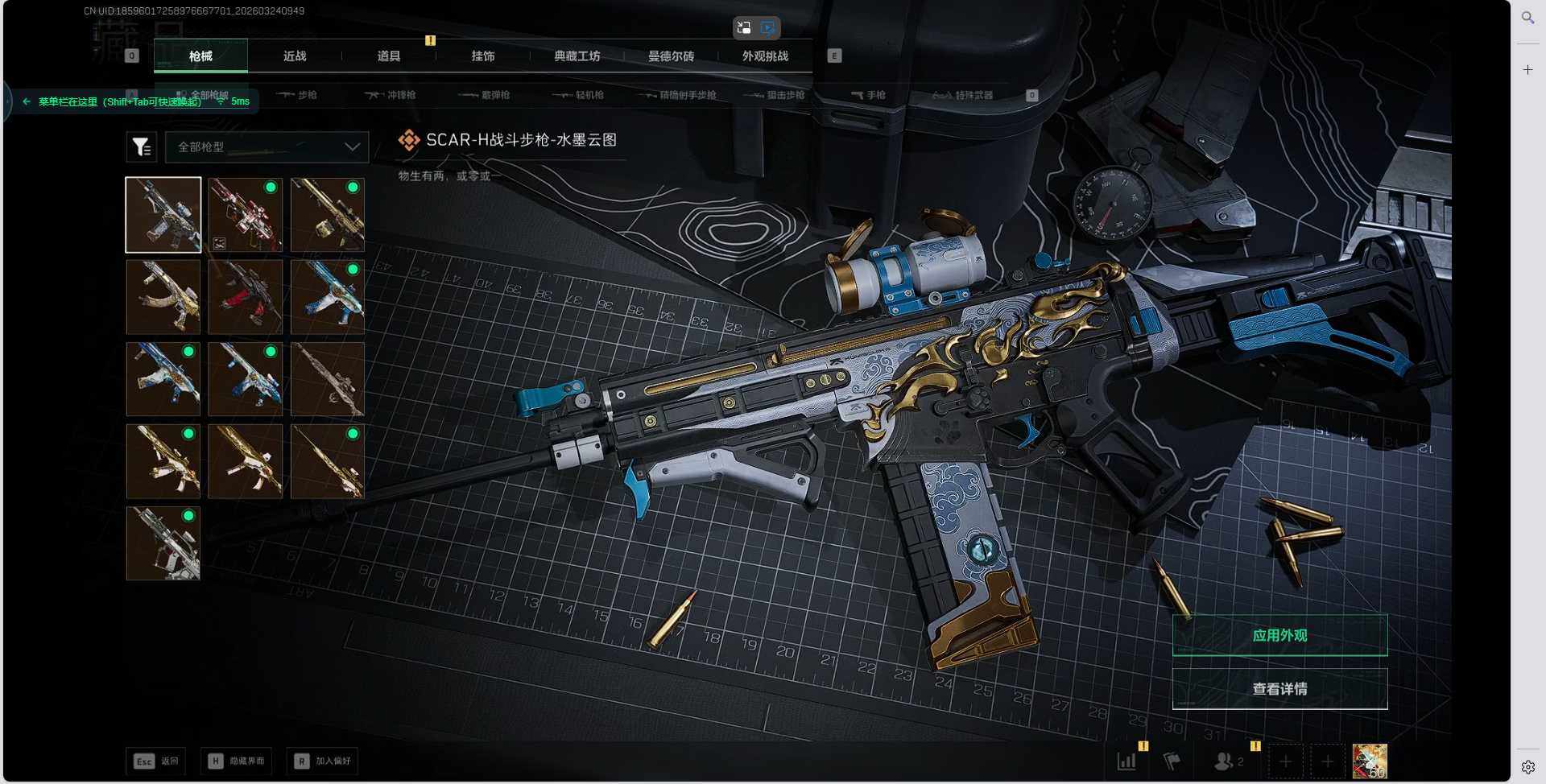The width and height of the screenshot is (1546, 784).
Task: Choose the black and red rifle skin thumbnail
Action: click(x=246, y=297)
